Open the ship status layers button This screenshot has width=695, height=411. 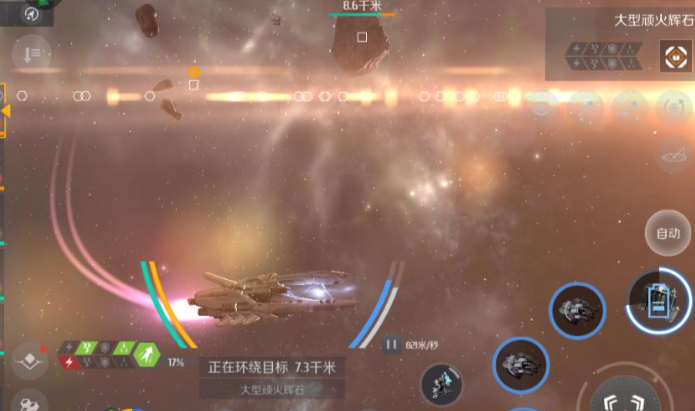click(30, 358)
